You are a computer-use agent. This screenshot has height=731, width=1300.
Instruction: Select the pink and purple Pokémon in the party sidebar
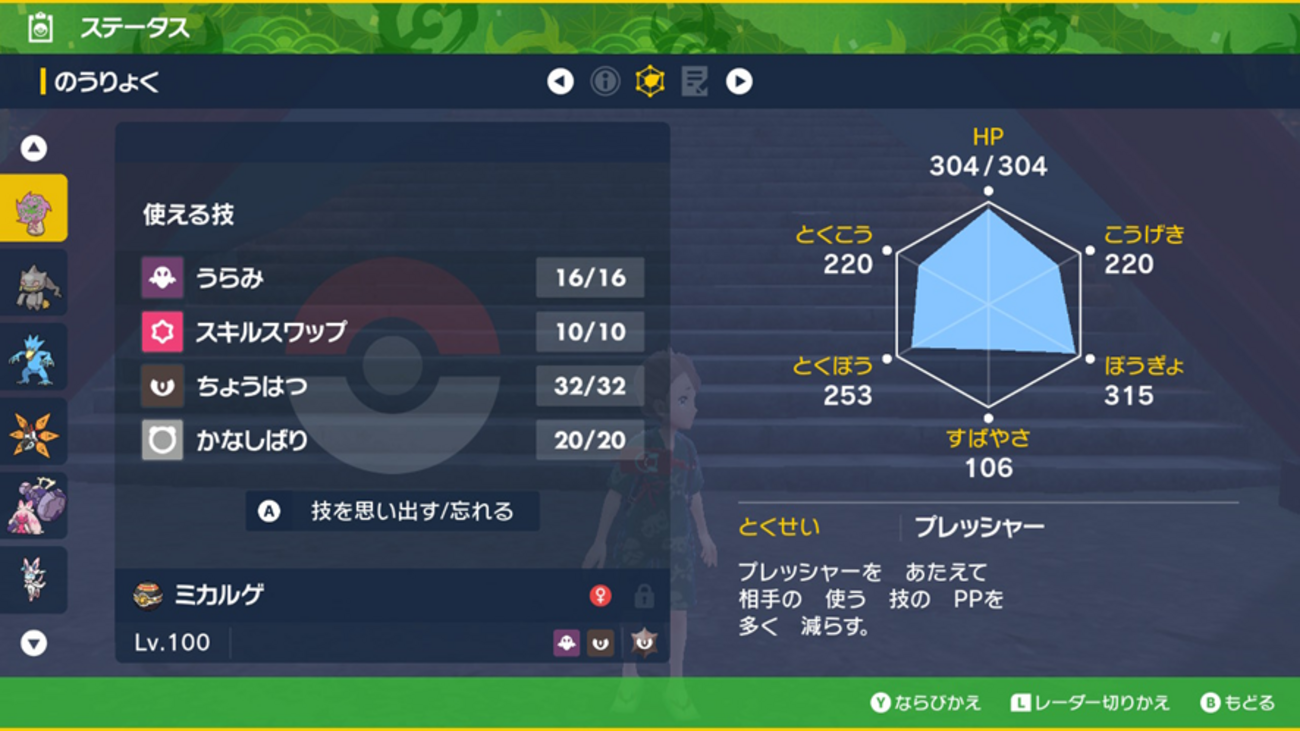pos(34,506)
